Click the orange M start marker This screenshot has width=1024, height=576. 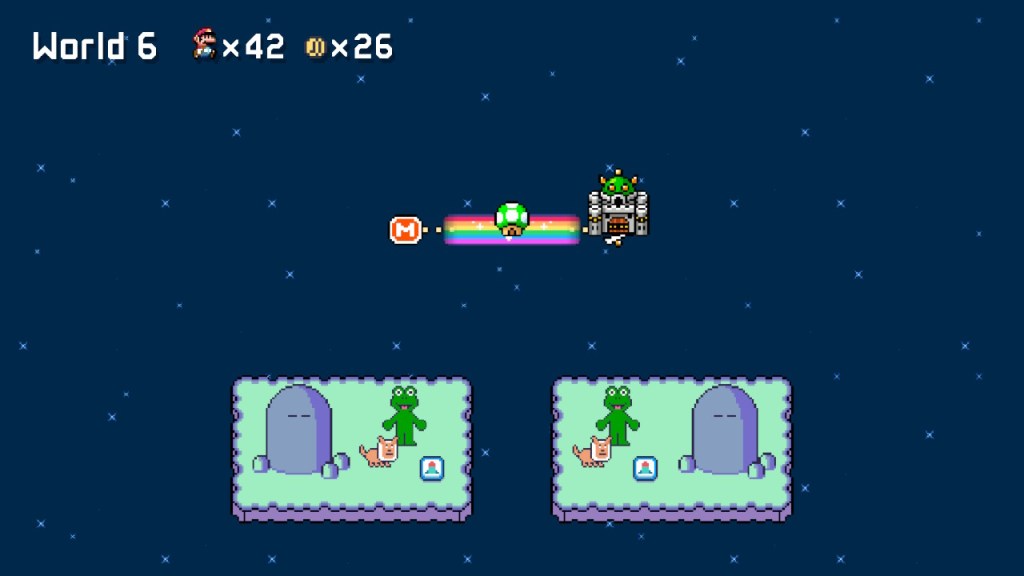[x=405, y=230]
